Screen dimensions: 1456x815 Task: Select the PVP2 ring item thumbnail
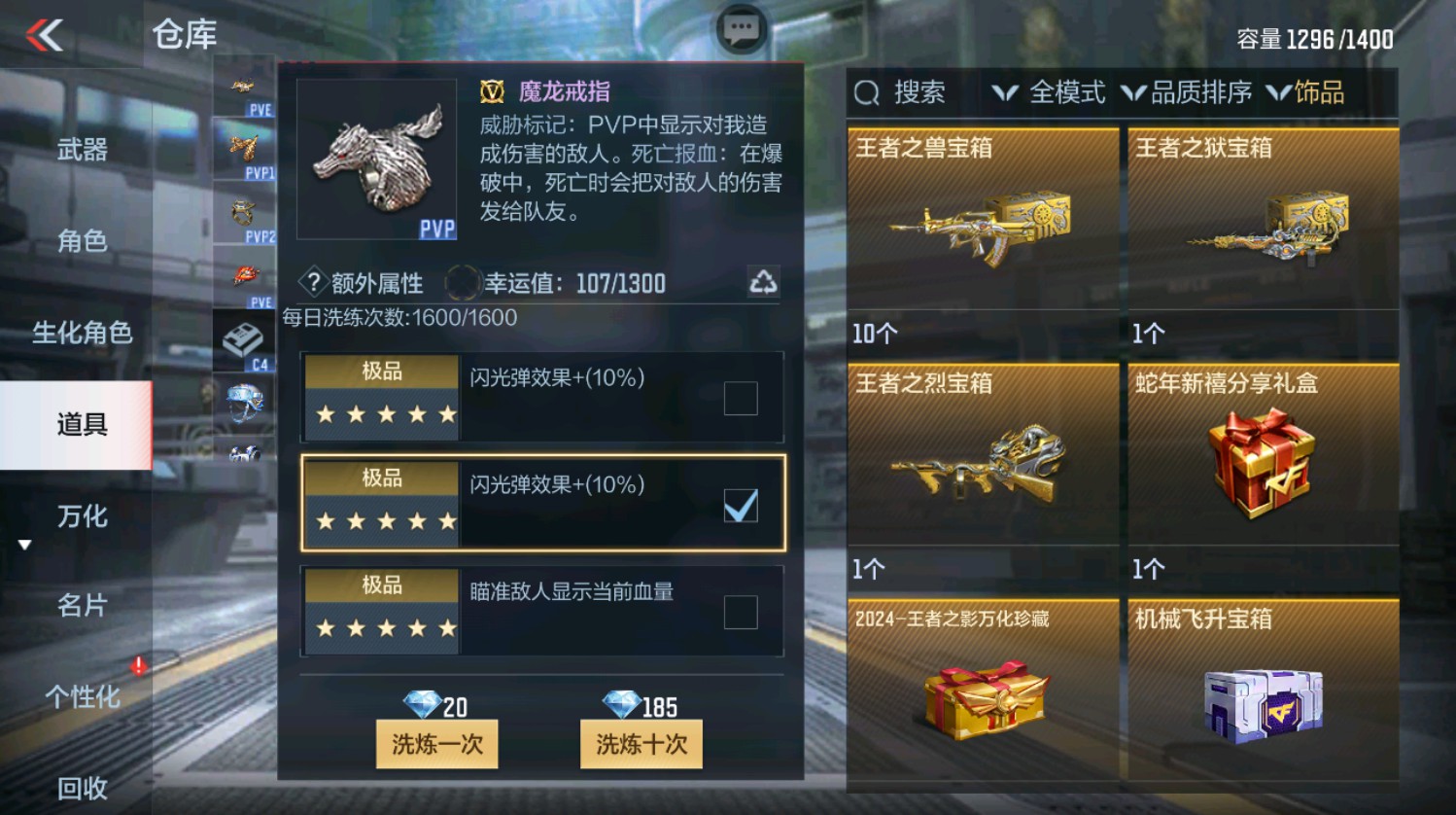[x=240, y=209]
